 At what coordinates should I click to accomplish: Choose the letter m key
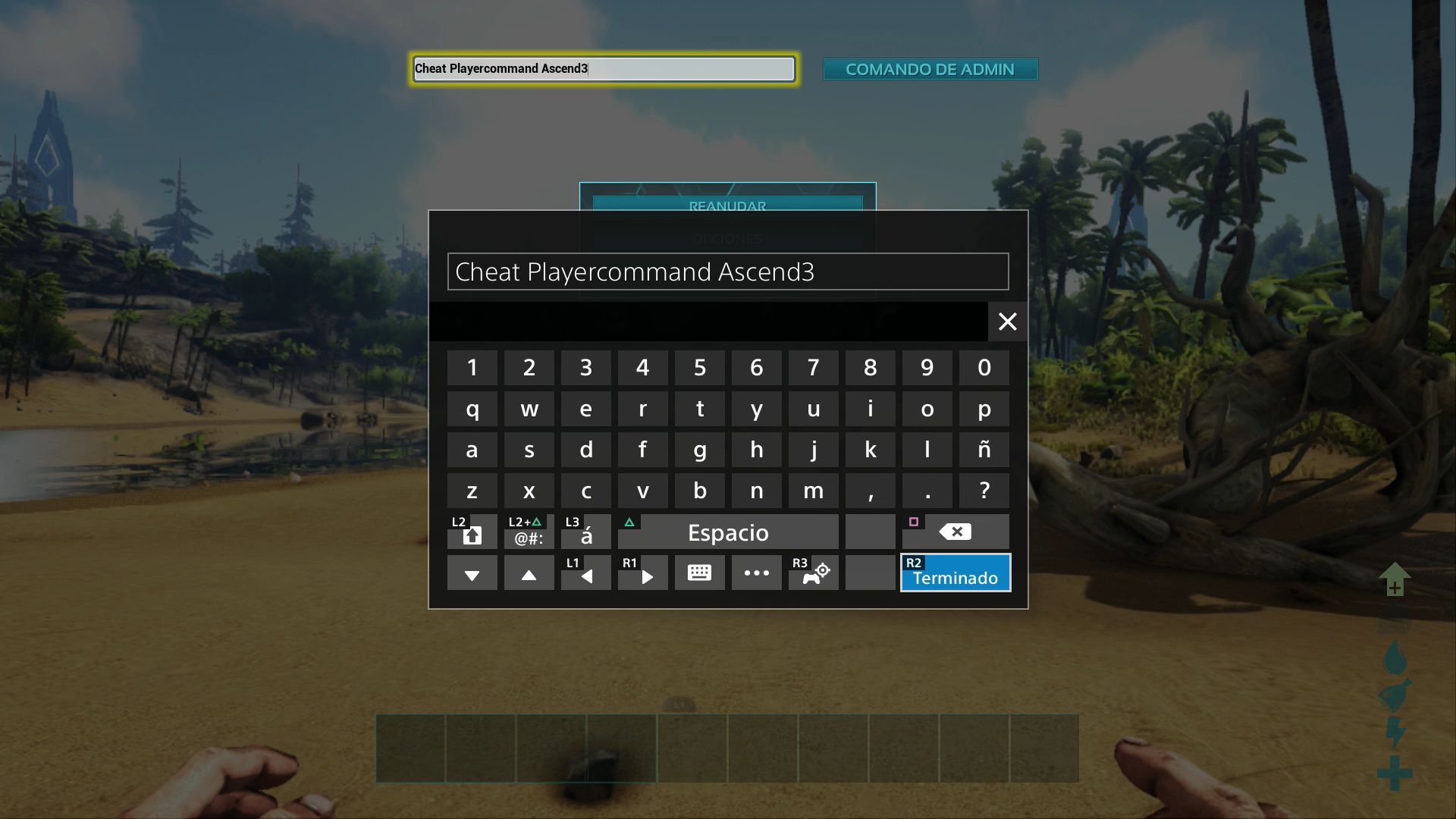[813, 491]
